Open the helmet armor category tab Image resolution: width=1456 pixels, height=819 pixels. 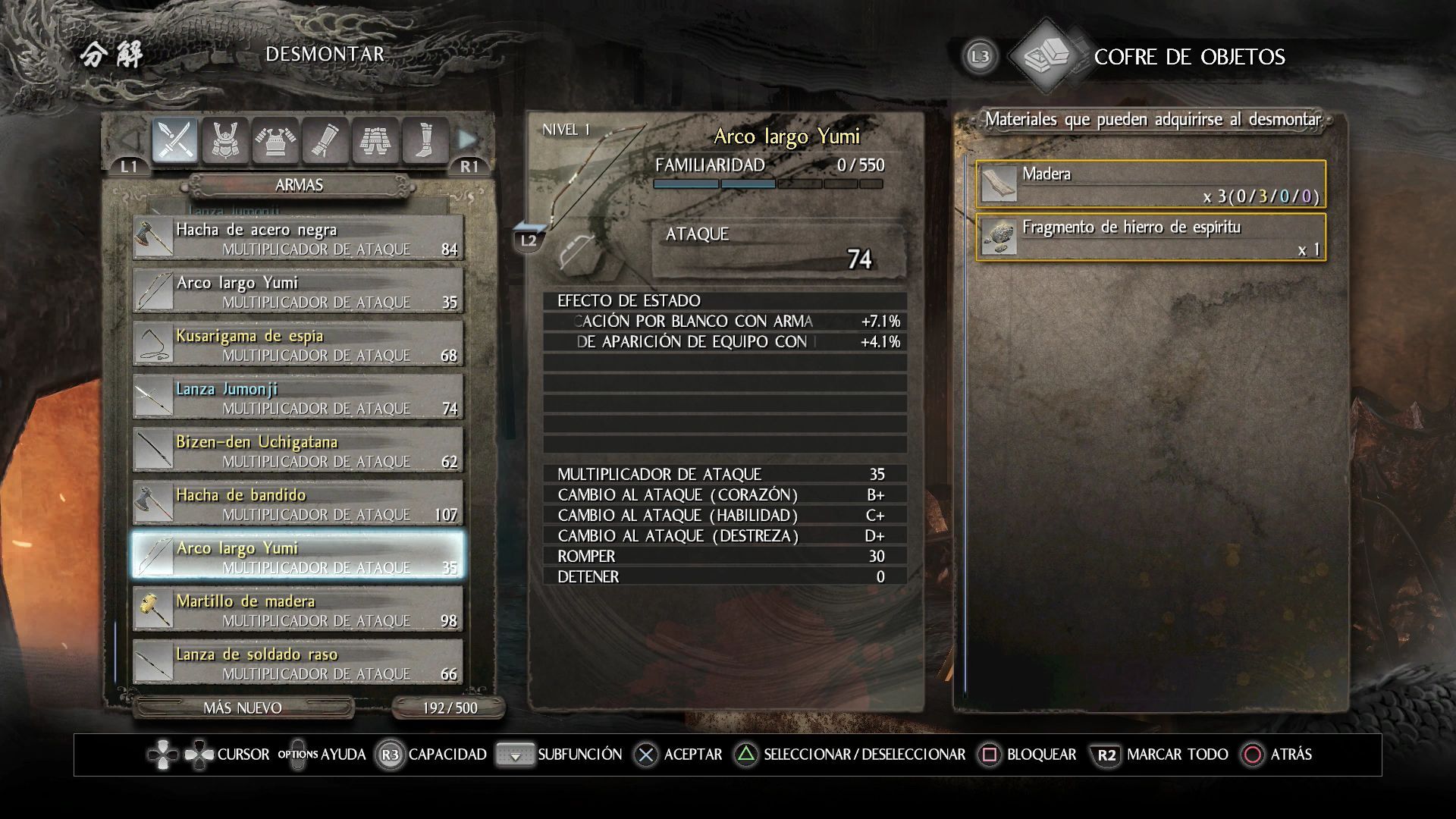225,140
